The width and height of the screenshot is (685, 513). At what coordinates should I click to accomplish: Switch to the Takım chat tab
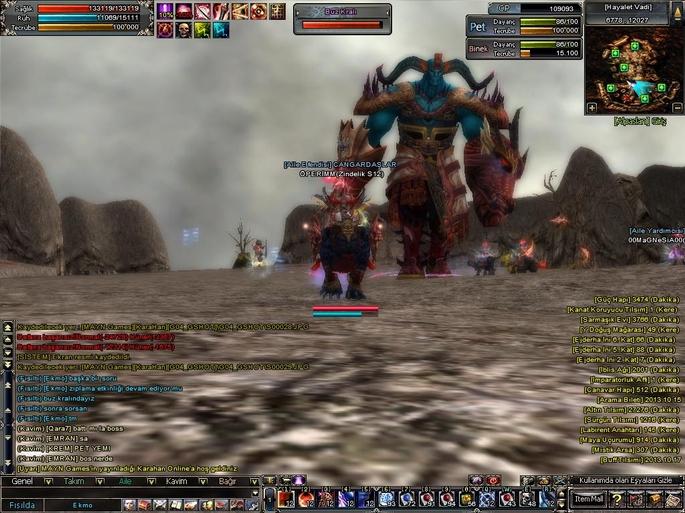[75, 481]
